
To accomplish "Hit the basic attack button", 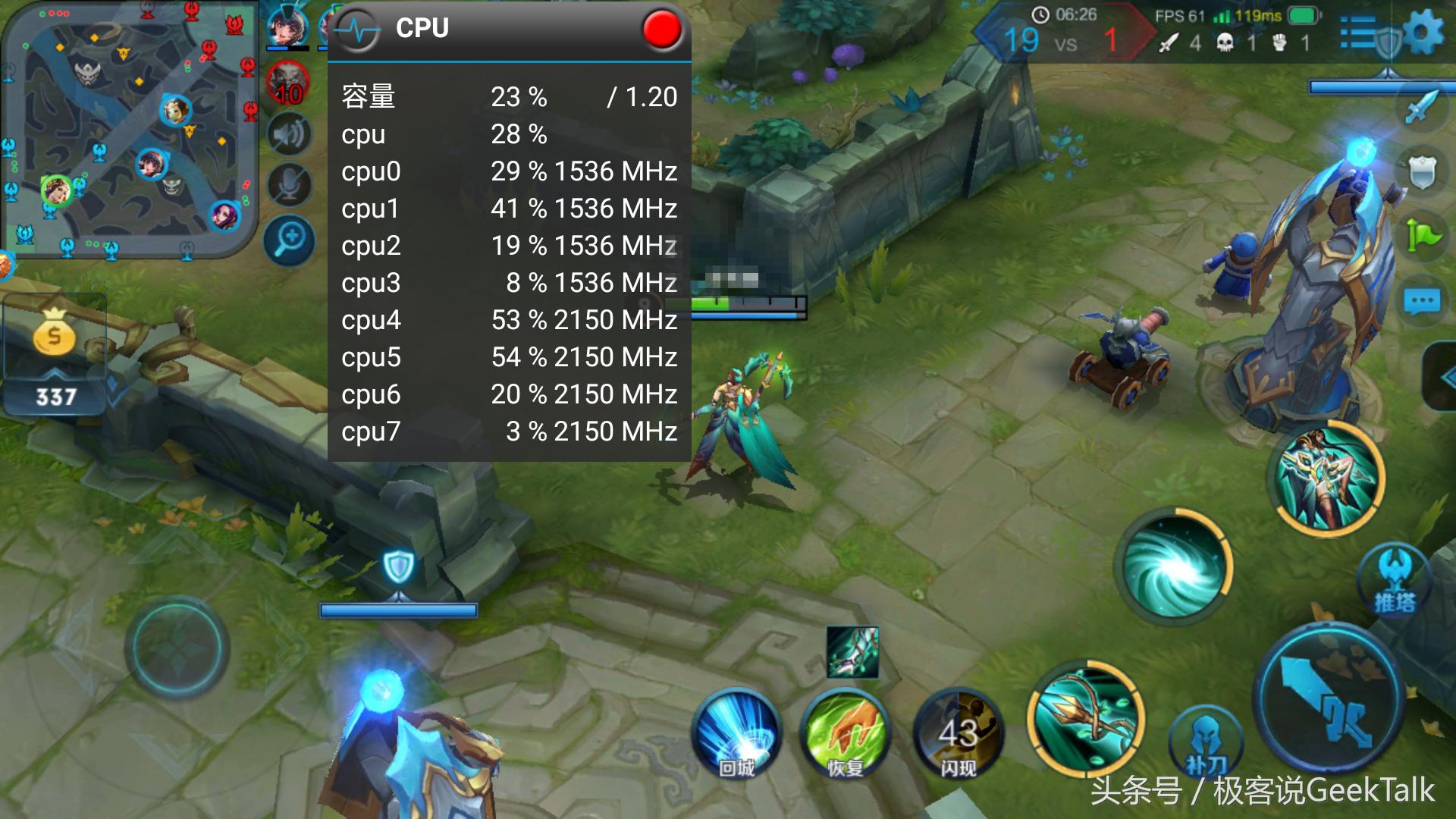I will [1329, 699].
